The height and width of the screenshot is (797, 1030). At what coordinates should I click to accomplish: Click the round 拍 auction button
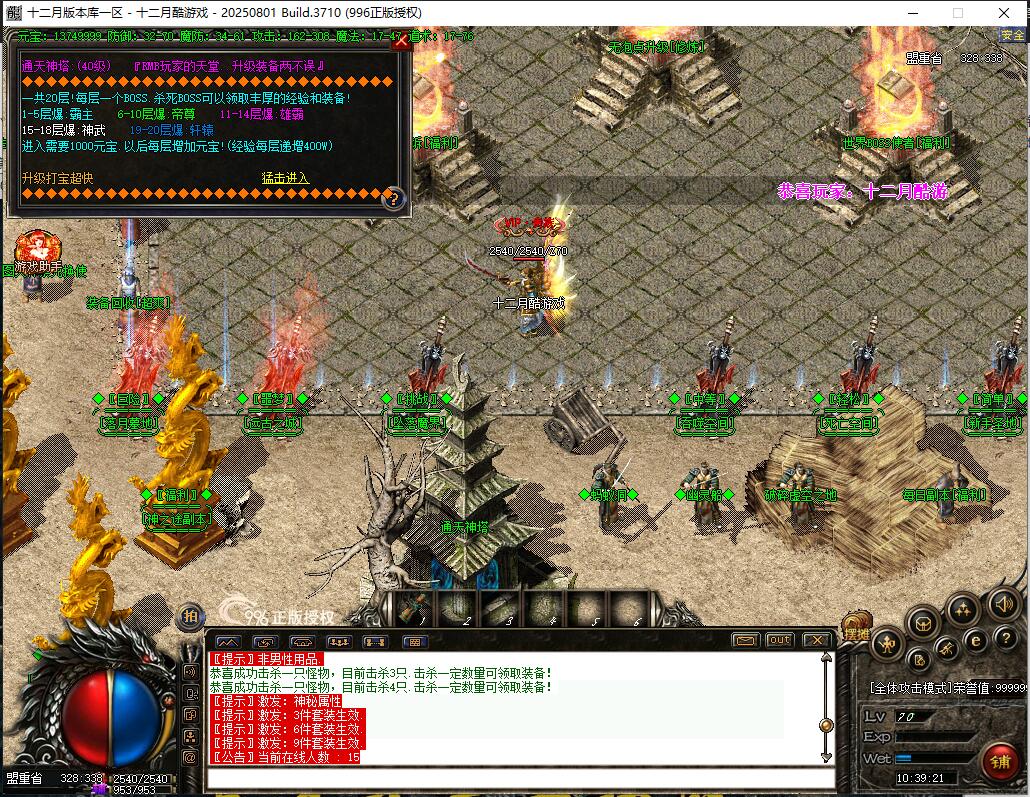coord(190,617)
